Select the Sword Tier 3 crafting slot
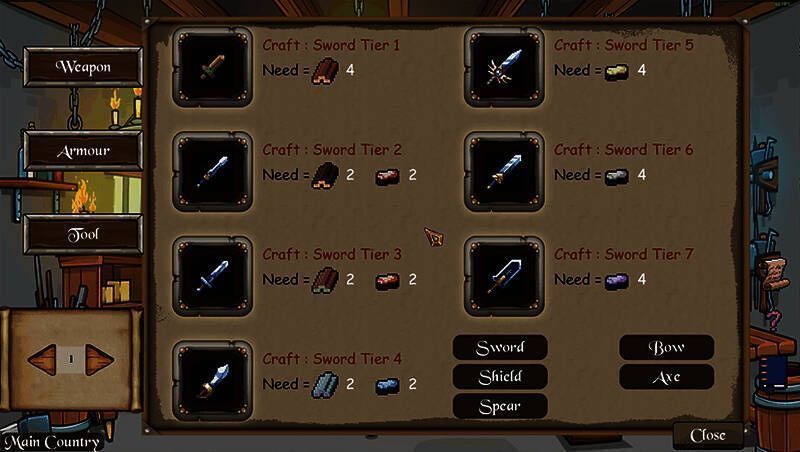The height and width of the screenshot is (452, 800). (x=211, y=276)
